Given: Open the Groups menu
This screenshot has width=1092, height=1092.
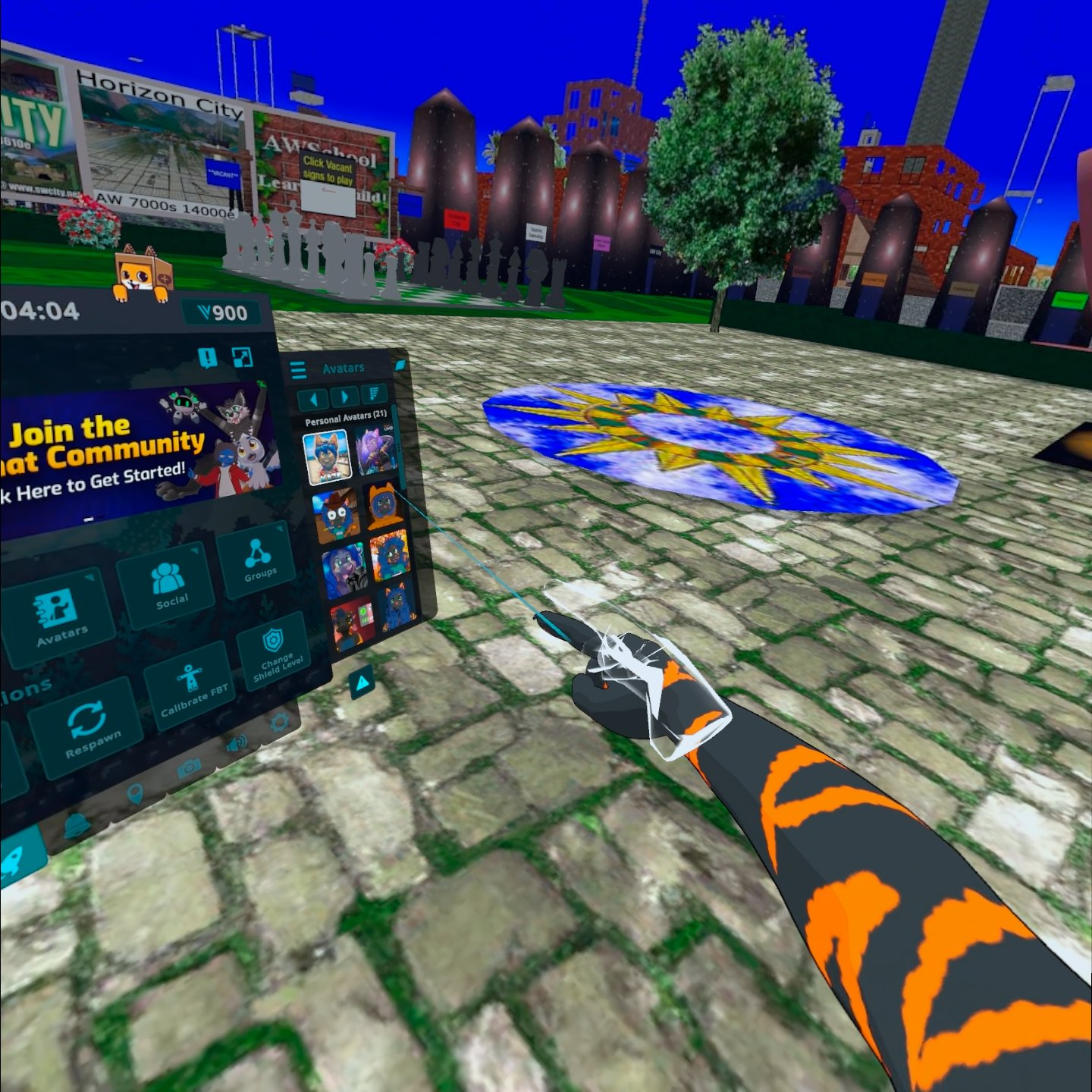Looking at the screenshot, I should point(258,560).
